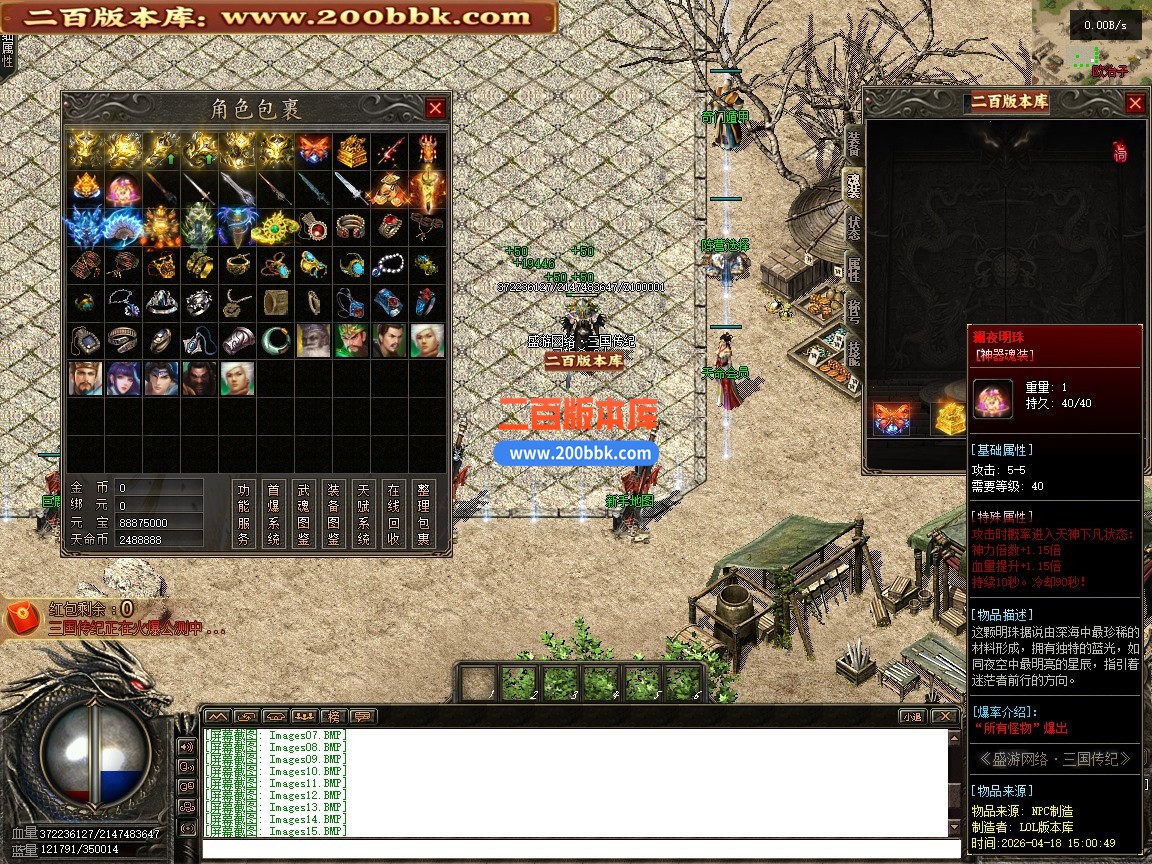Open the 功能服务 menu button
1152x864 pixels.
pos(244,514)
